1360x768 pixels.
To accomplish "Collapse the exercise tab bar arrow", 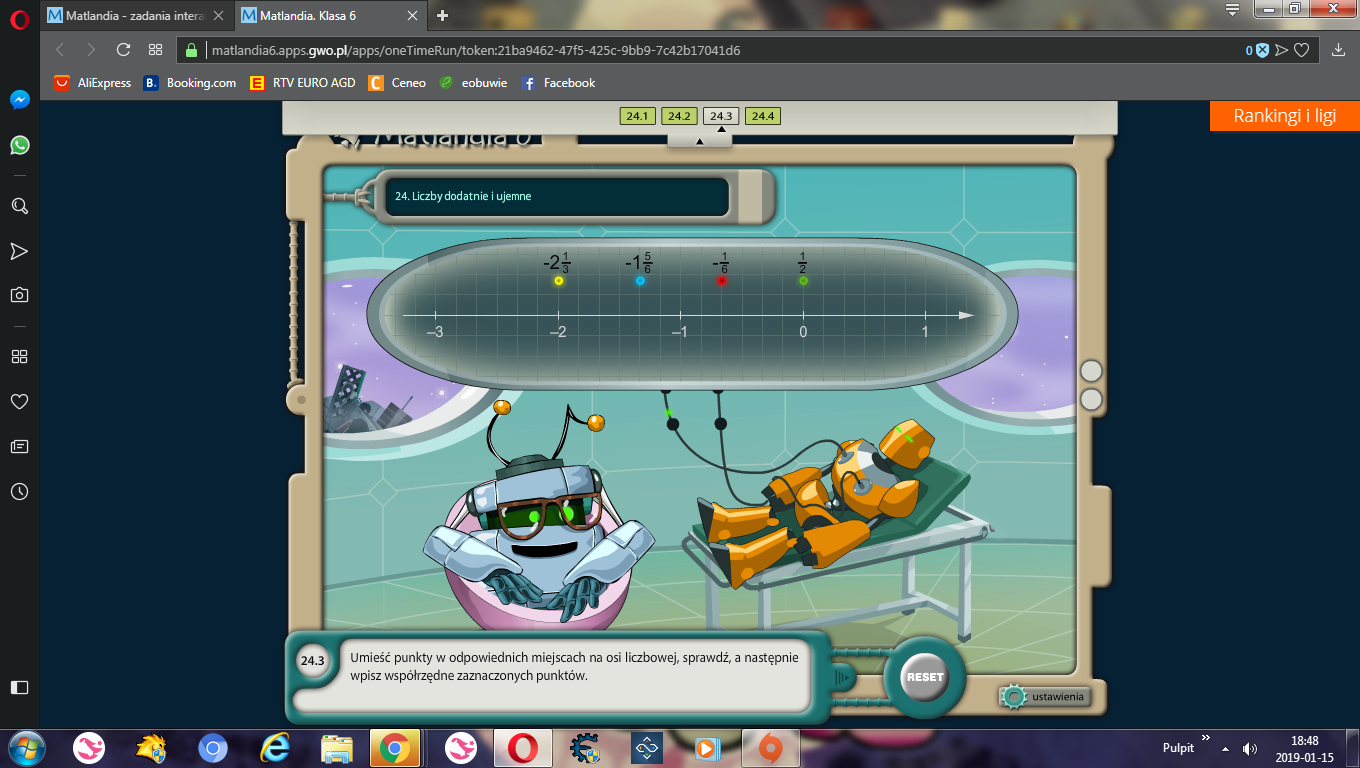I will tap(699, 141).
